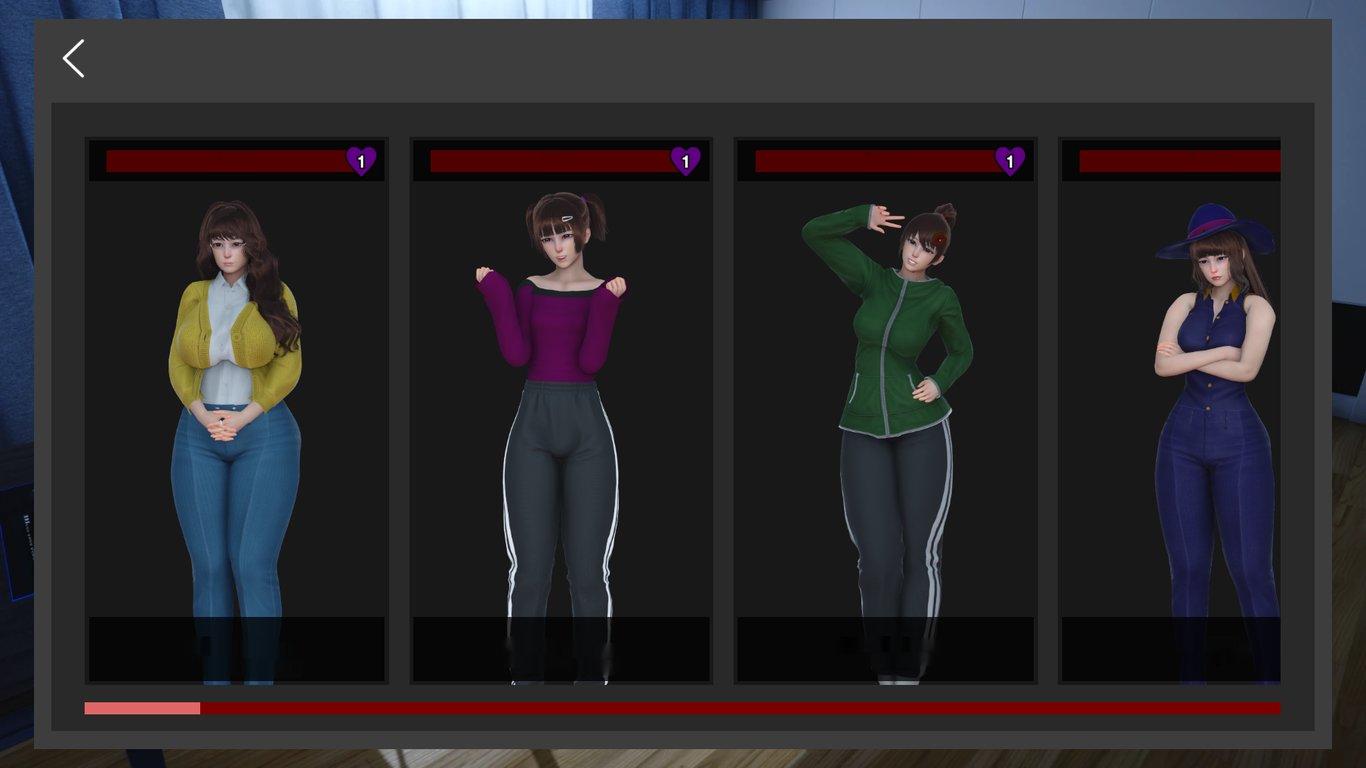
Task: Select the yellow cardigan character card
Action: tap(236, 410)
